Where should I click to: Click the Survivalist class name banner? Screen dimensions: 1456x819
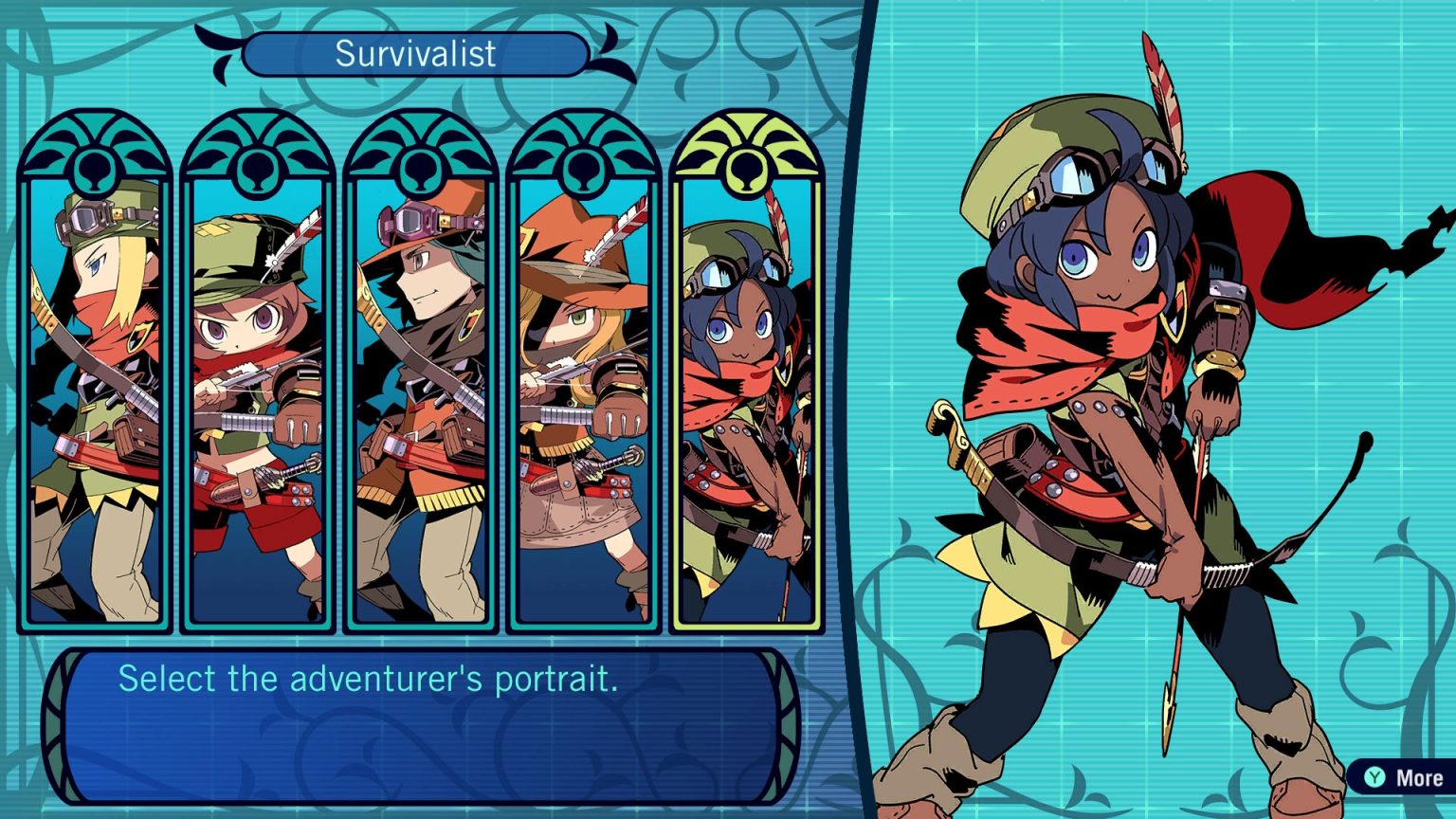[x=415, y=55]
